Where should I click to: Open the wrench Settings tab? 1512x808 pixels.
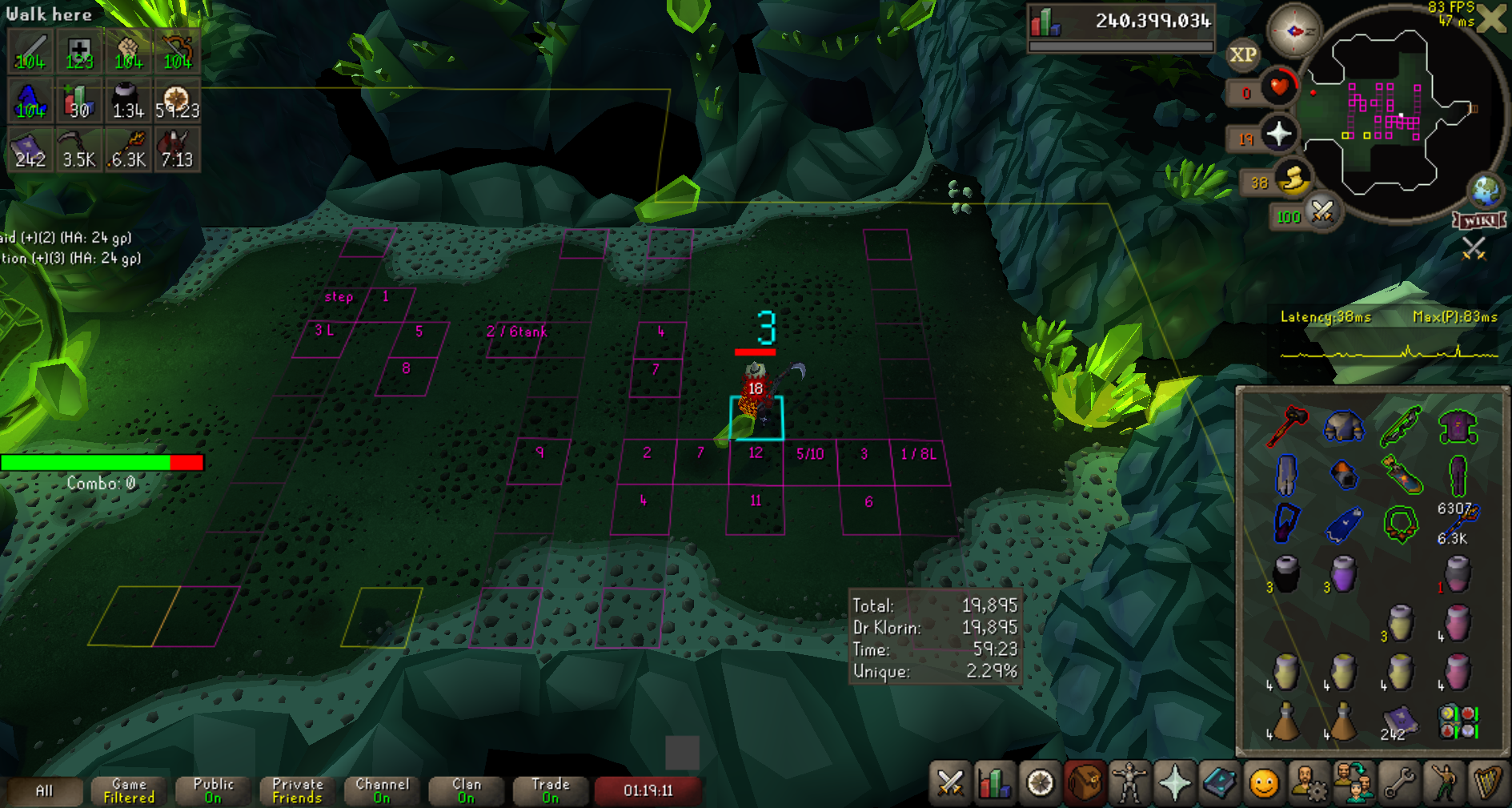[x=1398, y=782]
